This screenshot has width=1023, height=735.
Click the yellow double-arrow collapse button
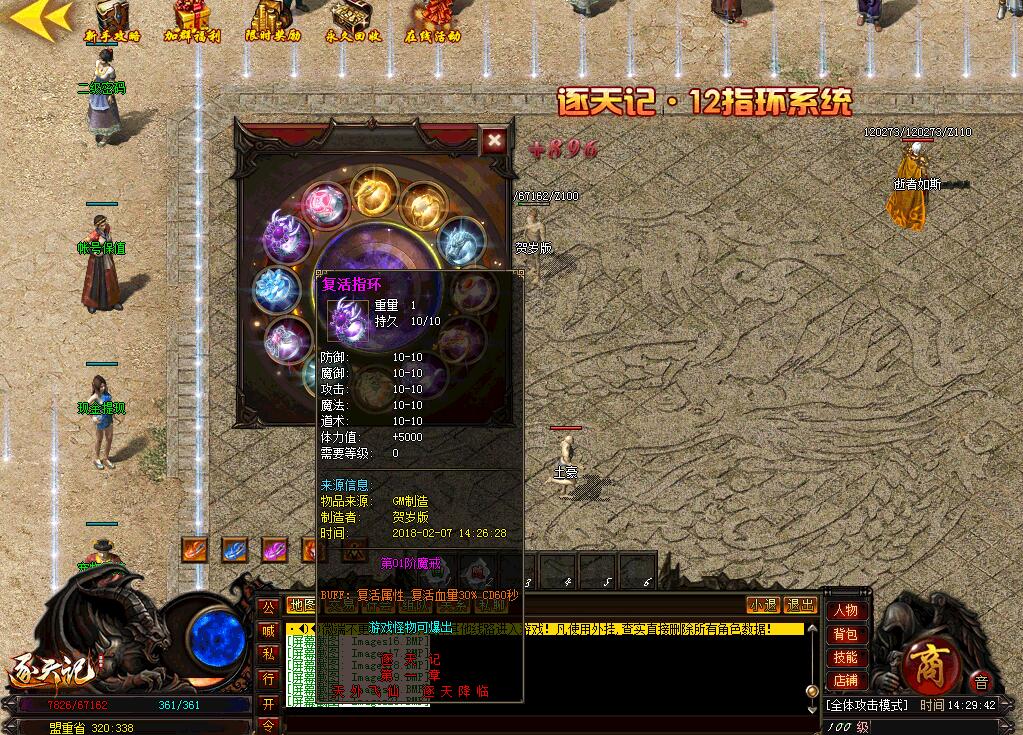pyautogui.click(x=40, y=17)
